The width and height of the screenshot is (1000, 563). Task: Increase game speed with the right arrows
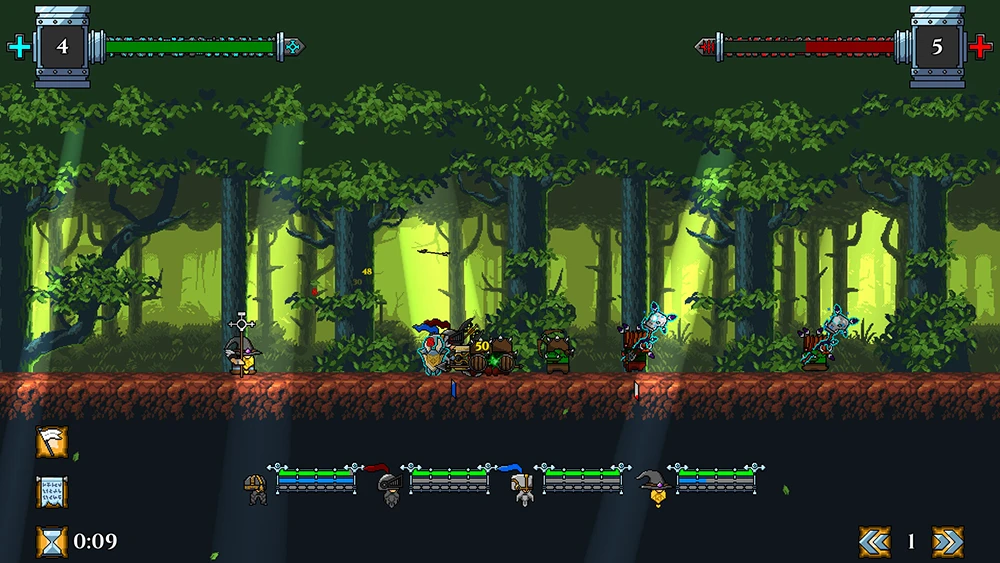pos(947,541)
